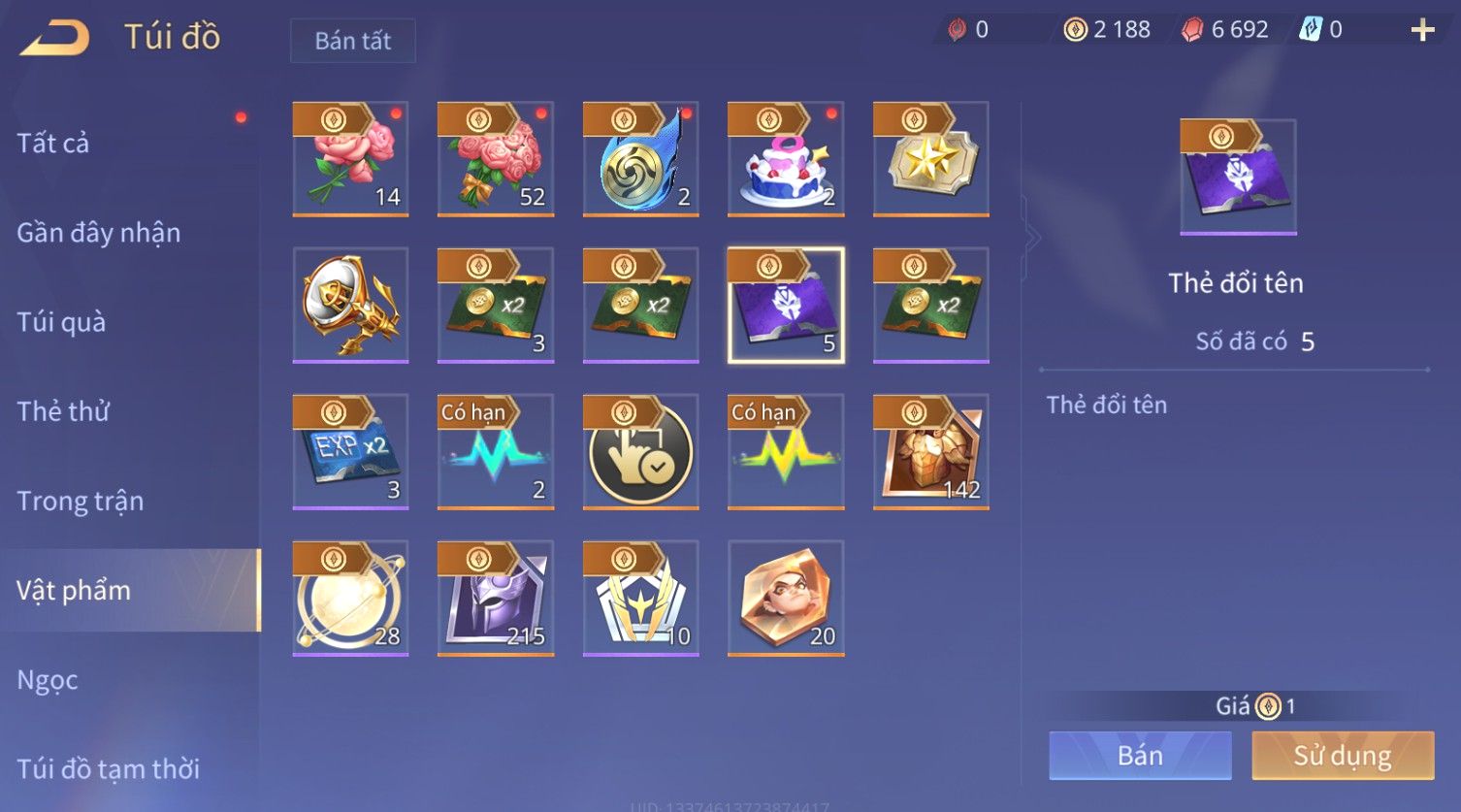Show the Thẻ thử category
The height and width of the screenshot is (812, 1461).
63,411
